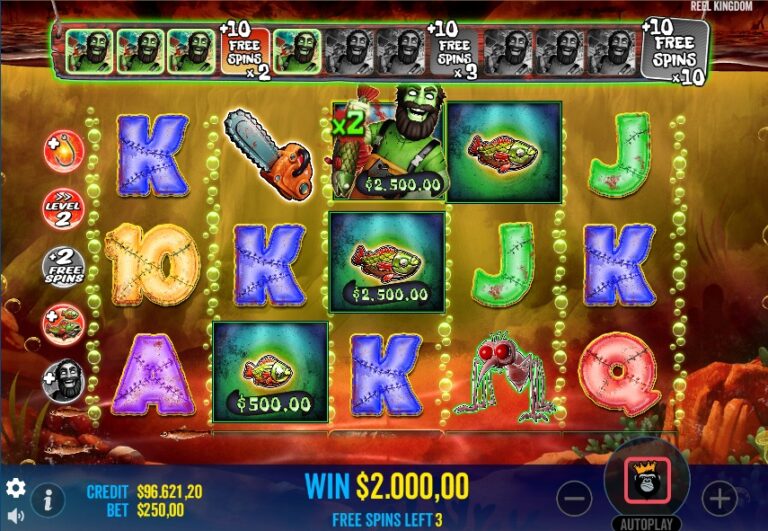The width and height of the screenshot is (768, 531).
Task: Toggle the sound speaker icon
Action: click(16, 516)
